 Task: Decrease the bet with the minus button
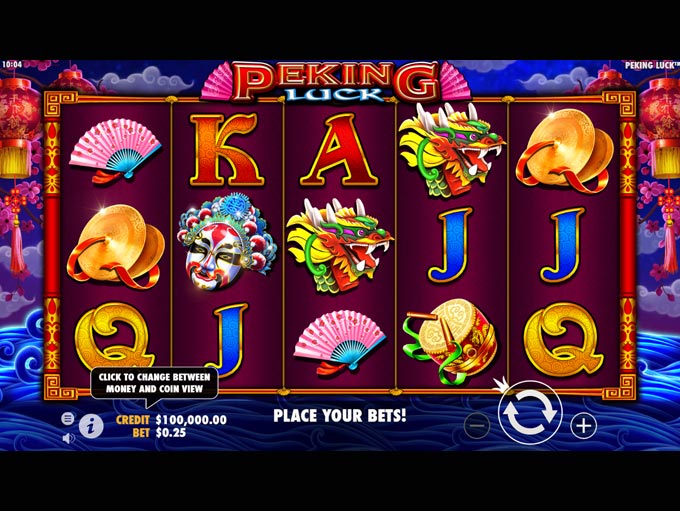tap(477, 425)
